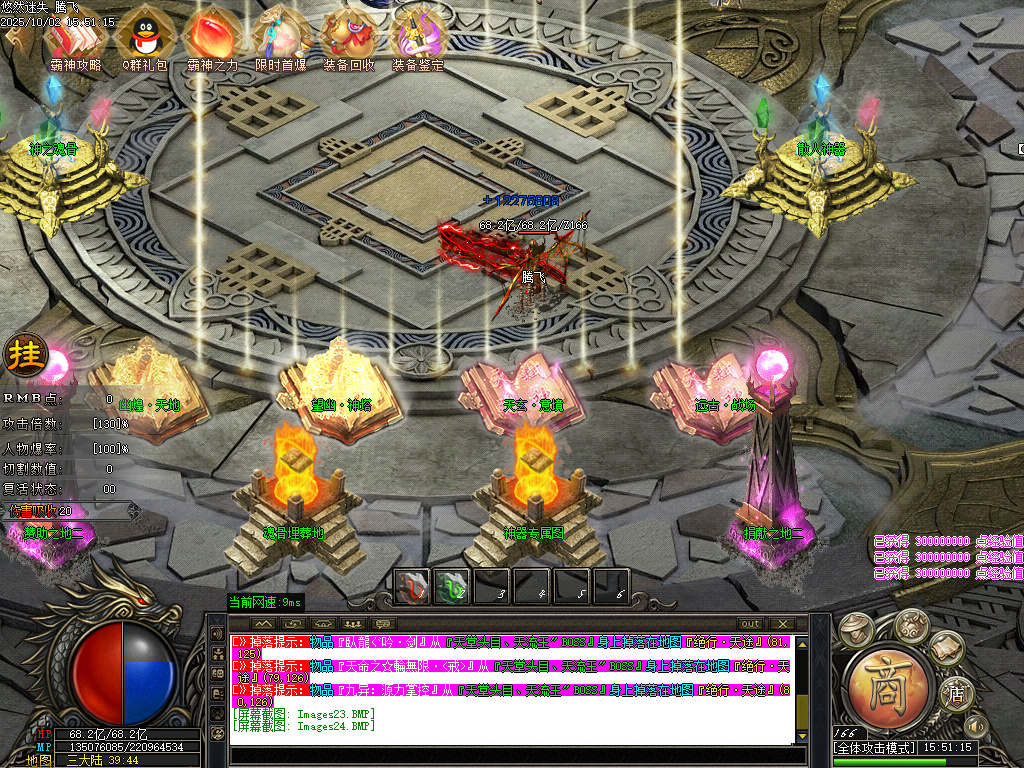Open the skill book icon
The image size is (1024, 768).
949,649
